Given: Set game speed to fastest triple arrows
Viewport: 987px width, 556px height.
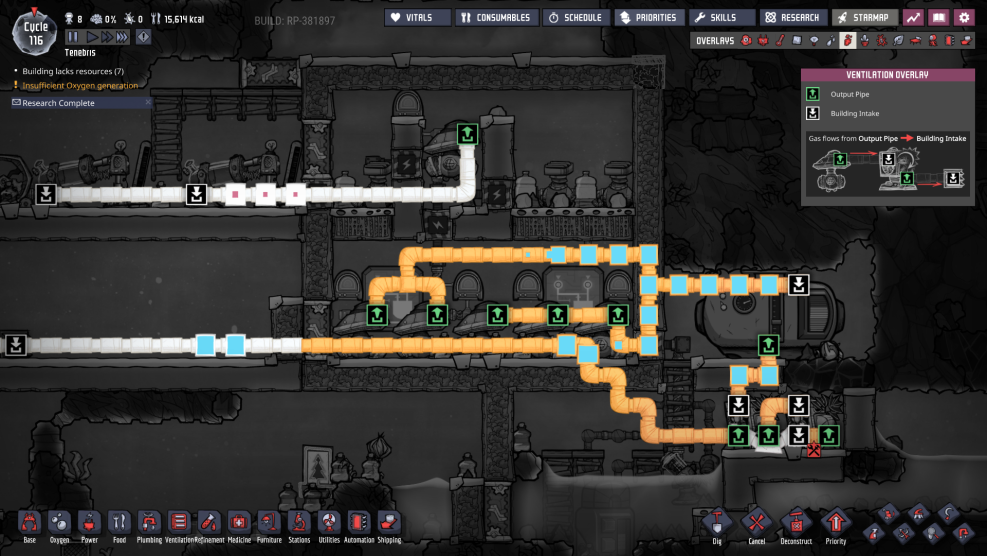Looking at the screenshot, I should 122,37.
